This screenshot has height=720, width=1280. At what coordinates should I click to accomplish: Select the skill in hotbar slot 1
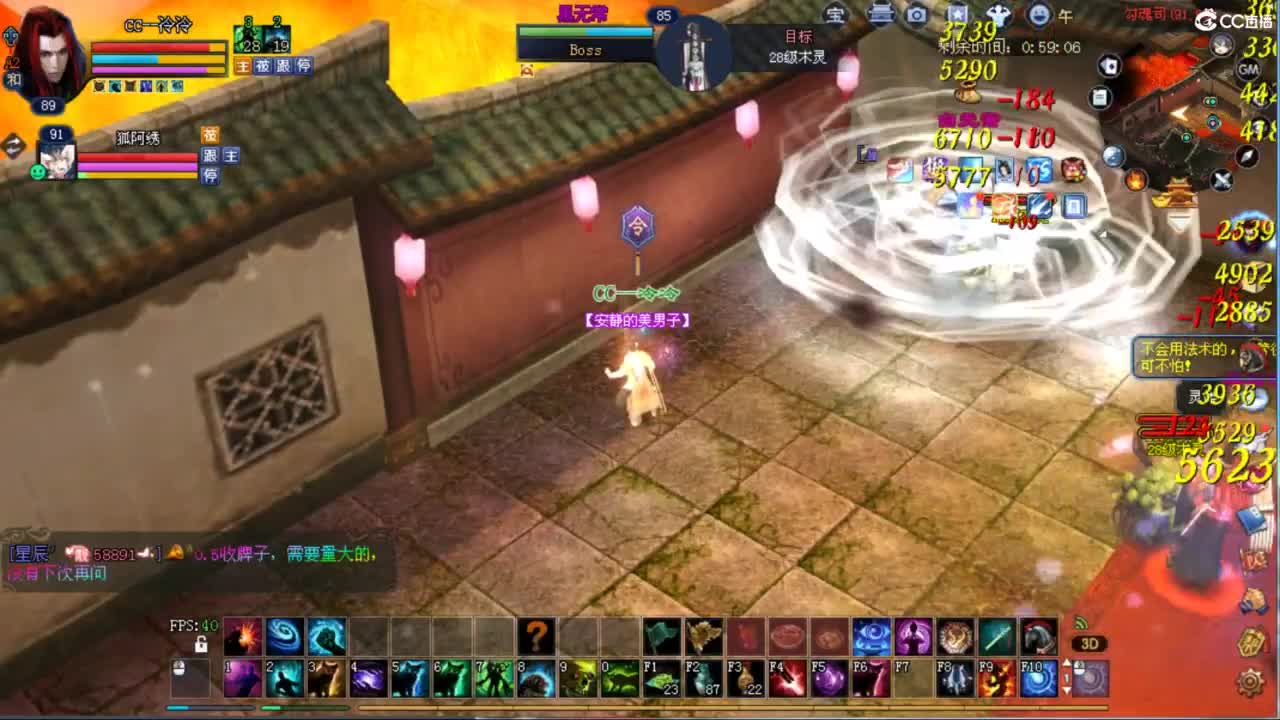pos(242,678)
